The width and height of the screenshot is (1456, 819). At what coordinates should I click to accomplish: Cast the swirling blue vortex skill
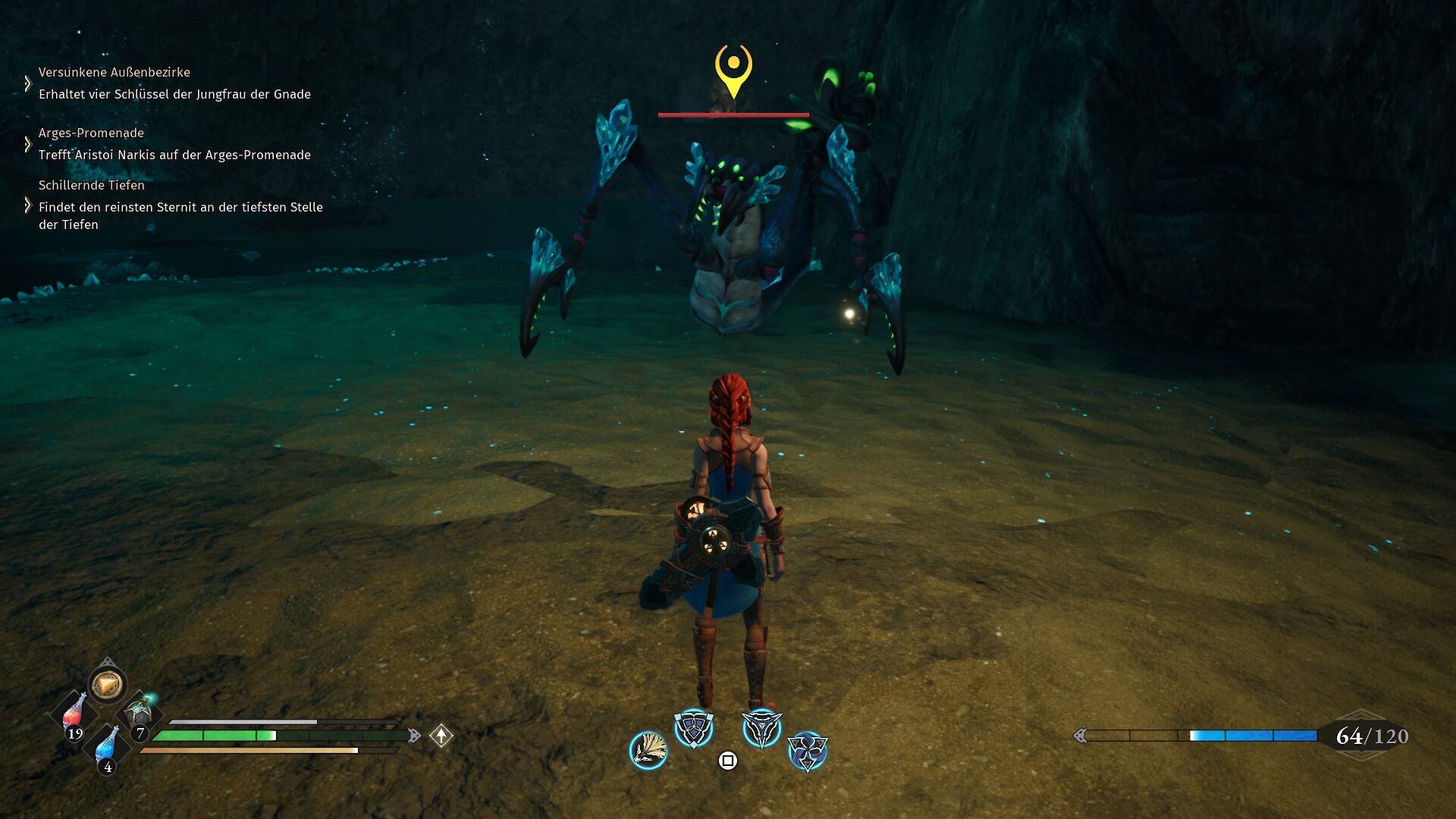807,751
